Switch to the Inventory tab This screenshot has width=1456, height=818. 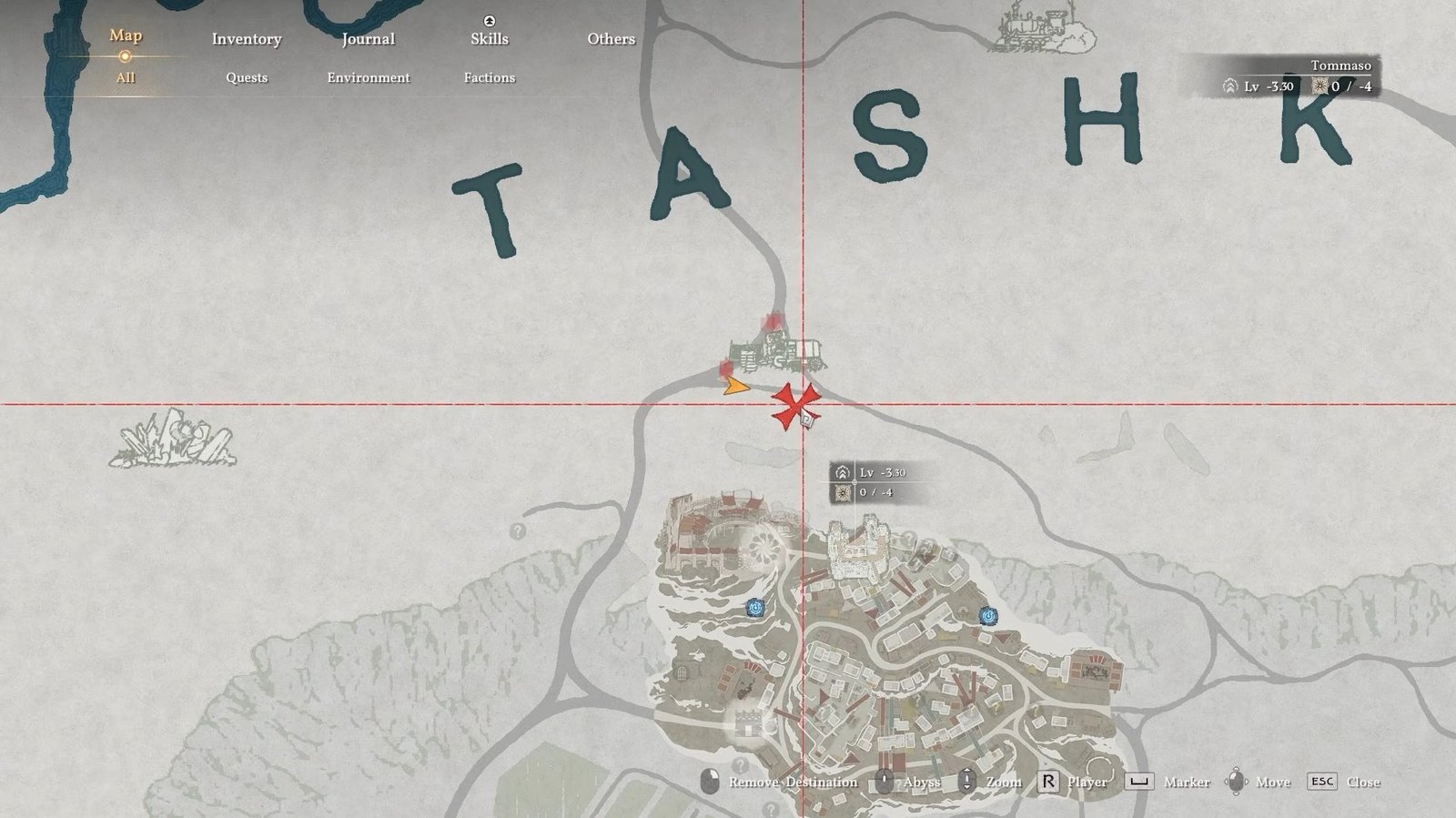click(247, 39)
